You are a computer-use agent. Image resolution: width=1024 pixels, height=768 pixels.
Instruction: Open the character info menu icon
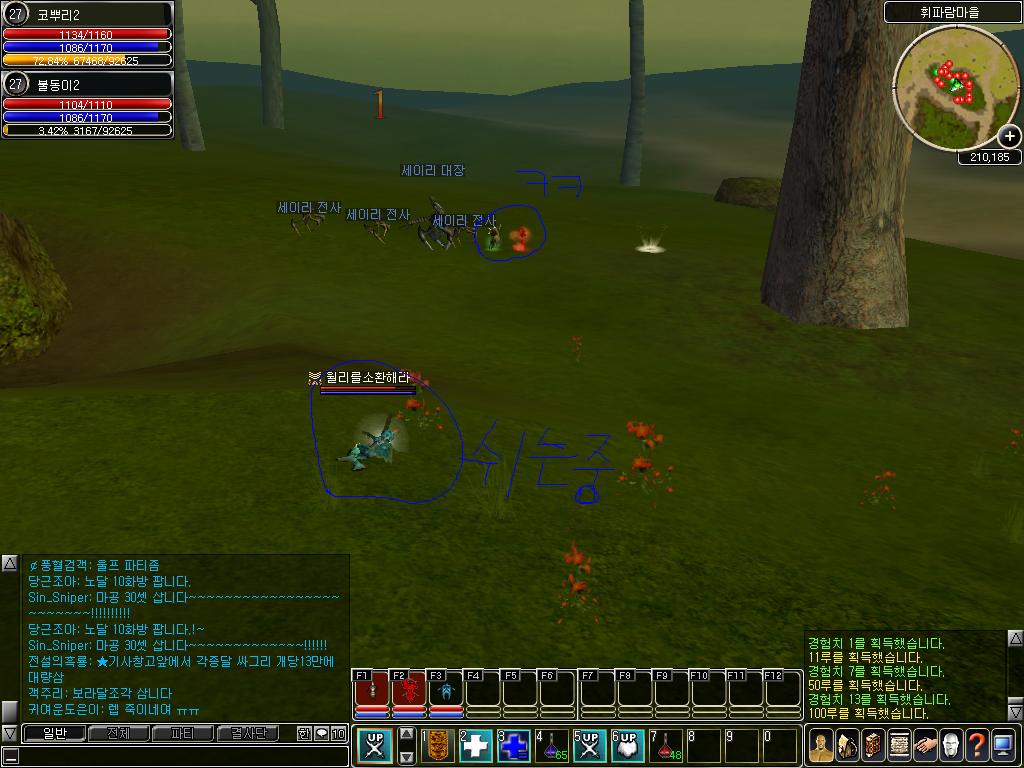[x=821, y=745]
